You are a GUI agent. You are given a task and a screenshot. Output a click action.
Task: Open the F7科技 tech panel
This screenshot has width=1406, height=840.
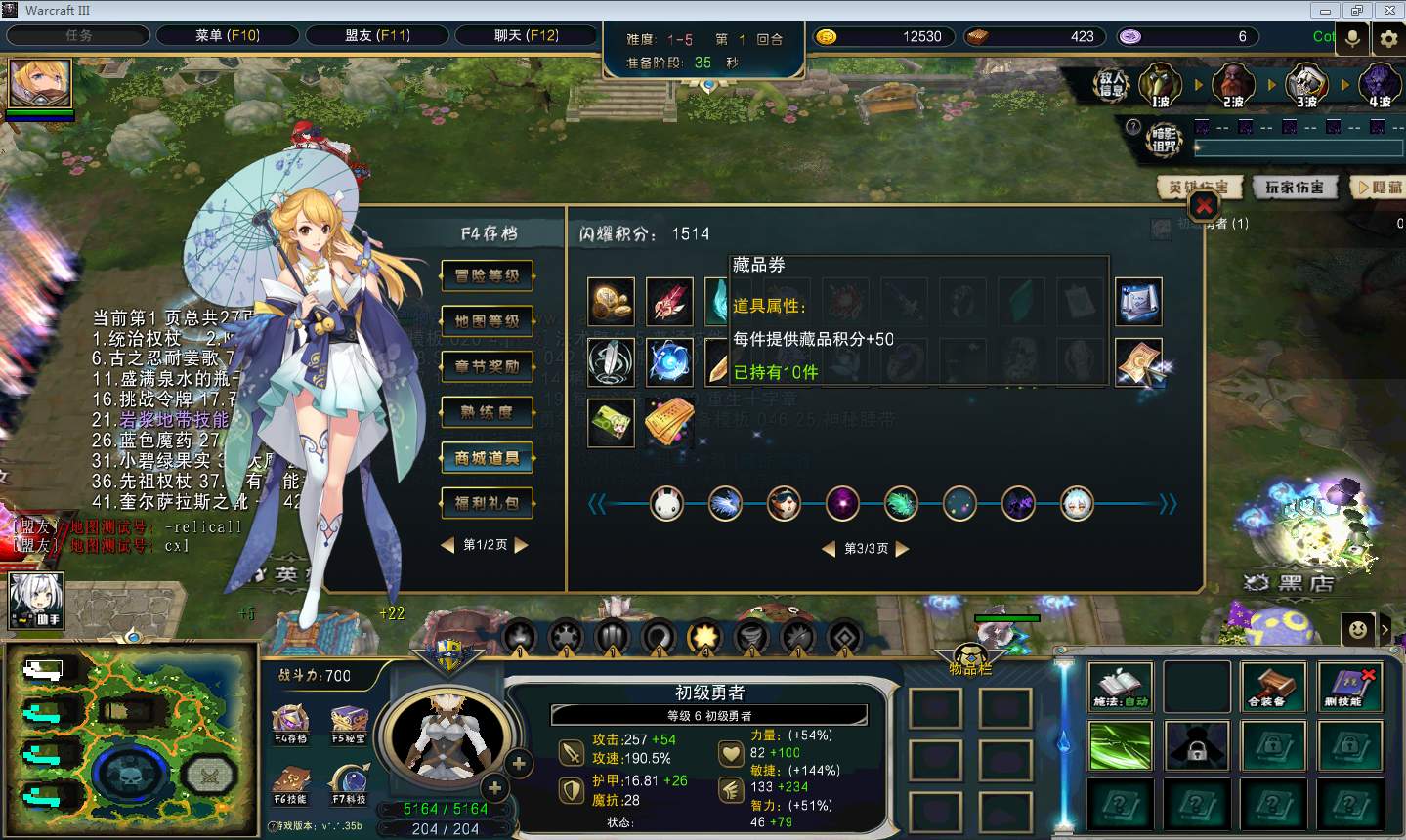click(349, 783)
